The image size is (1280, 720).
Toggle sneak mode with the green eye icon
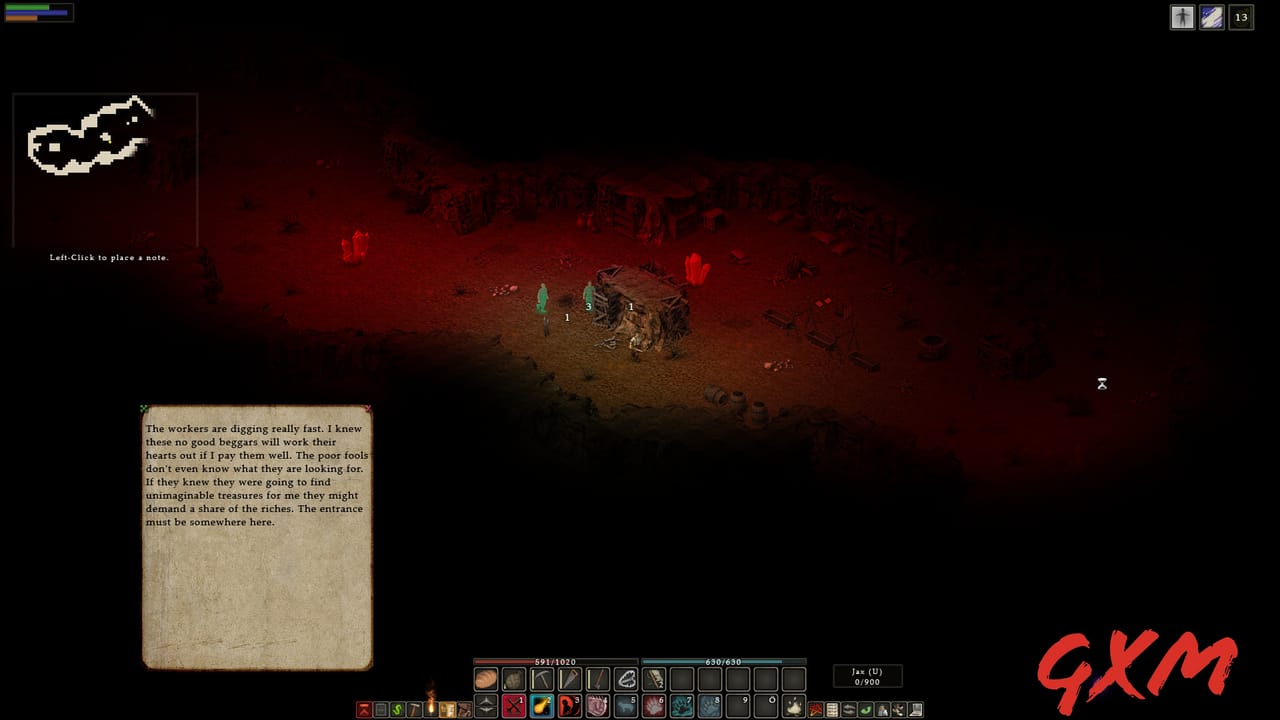click(866, 710)
